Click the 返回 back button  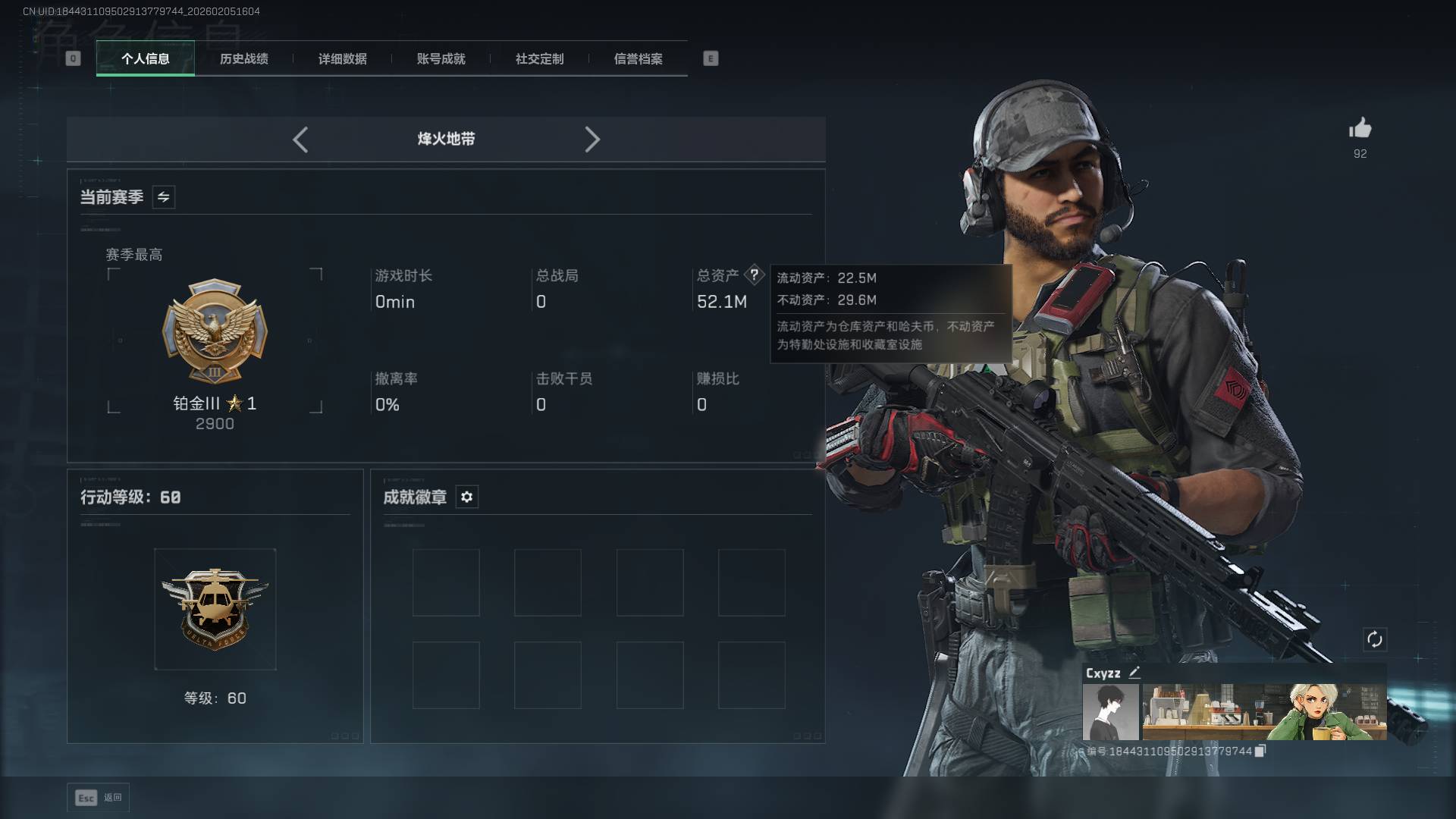pos(99,797)
